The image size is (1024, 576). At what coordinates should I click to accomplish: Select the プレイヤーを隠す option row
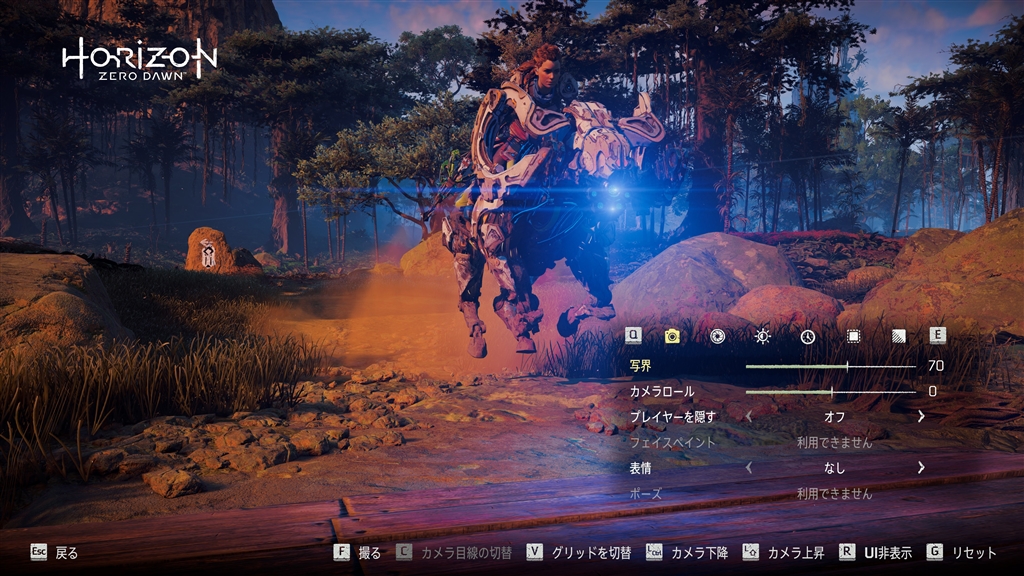673,416
